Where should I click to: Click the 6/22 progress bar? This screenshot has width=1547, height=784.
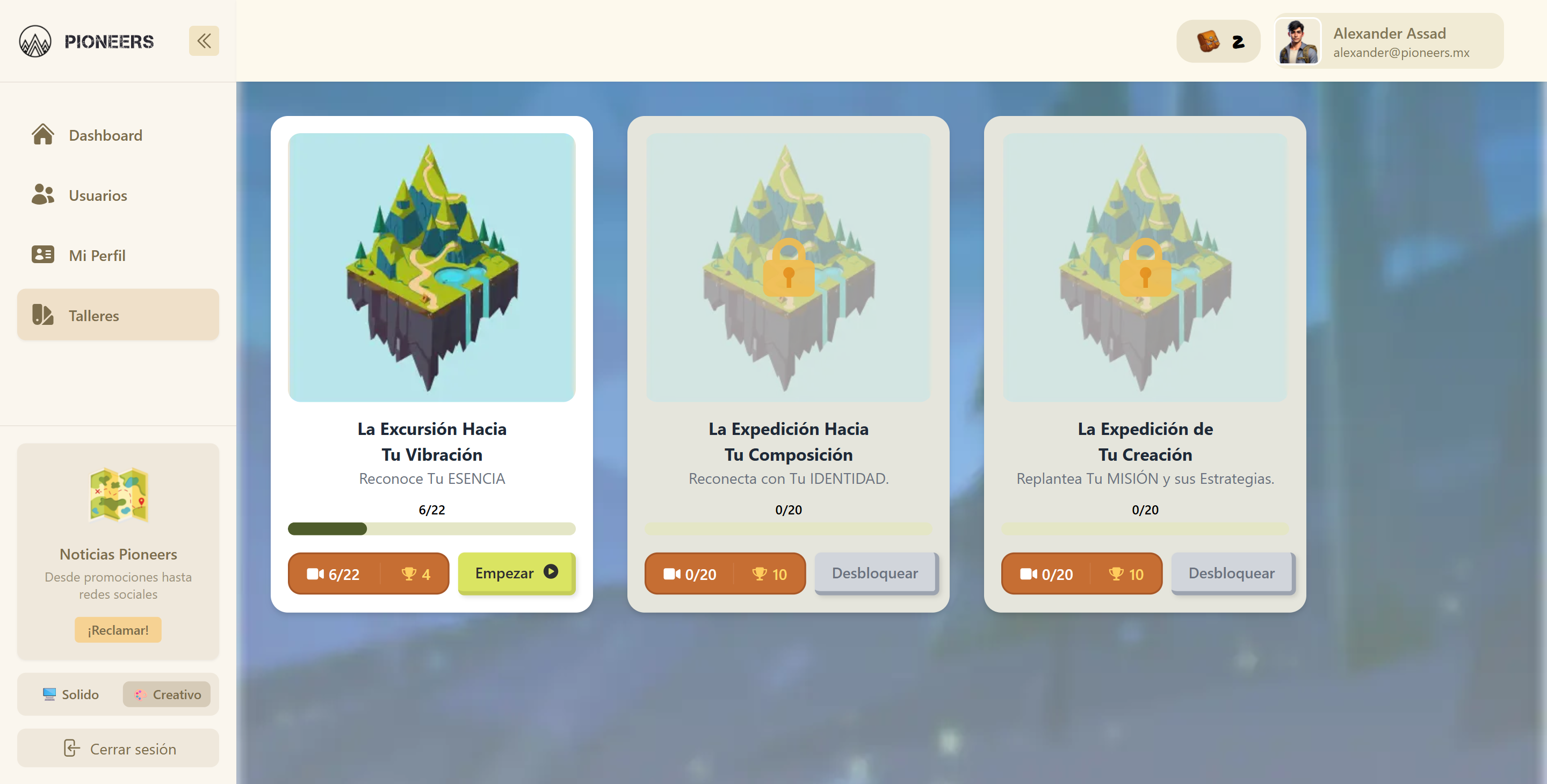pos(432,529)
